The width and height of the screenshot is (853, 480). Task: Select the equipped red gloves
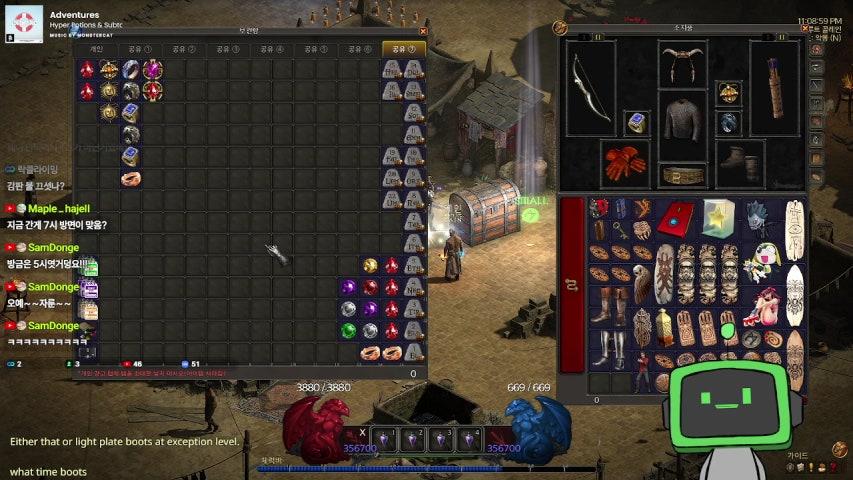click(626, 162)
